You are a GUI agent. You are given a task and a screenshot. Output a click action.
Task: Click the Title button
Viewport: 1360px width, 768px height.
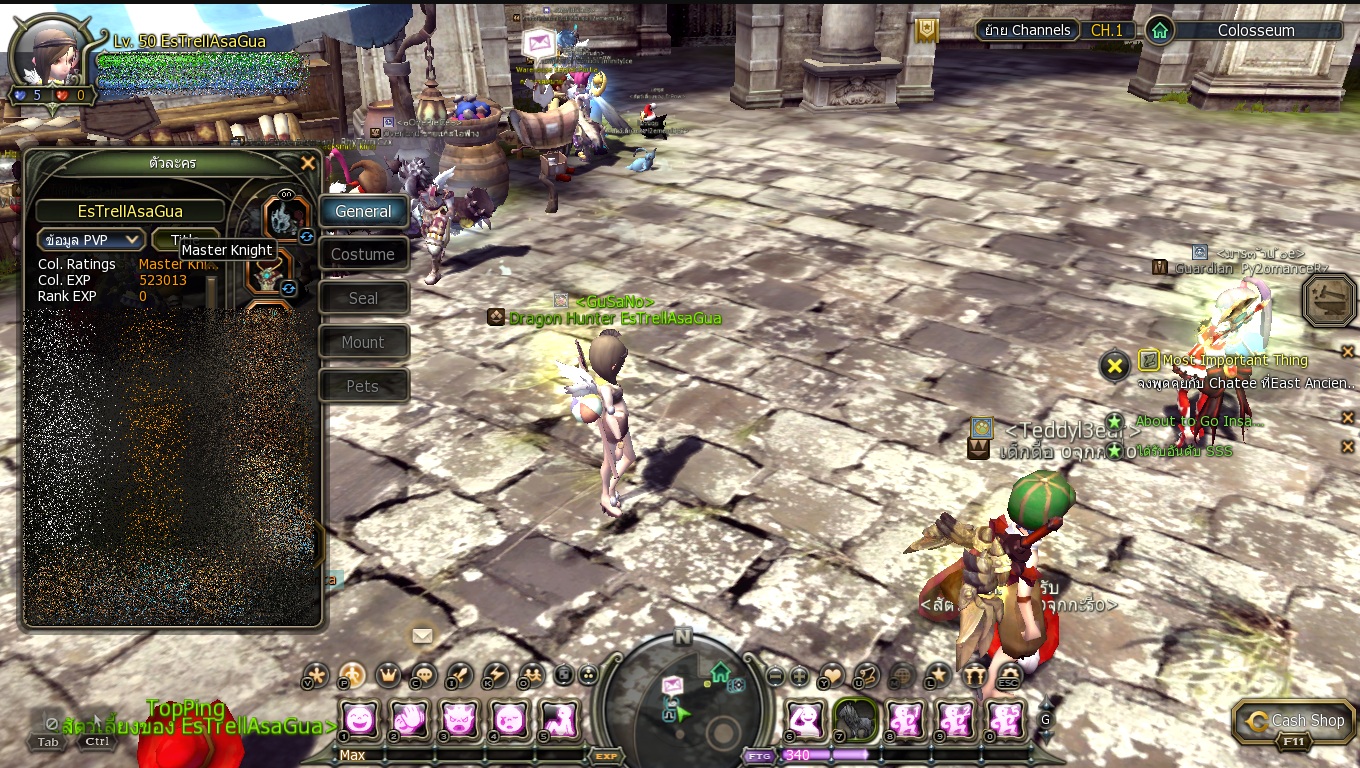tap(184, 240)
